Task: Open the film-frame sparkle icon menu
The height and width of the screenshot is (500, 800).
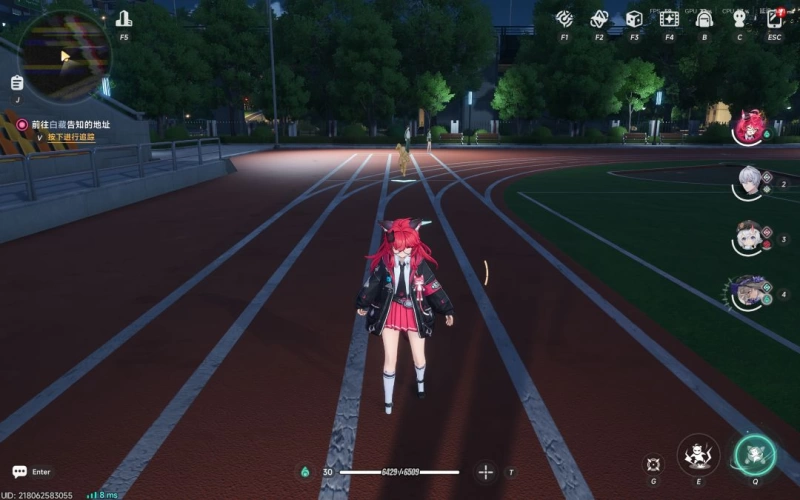Action: (669, 19)
